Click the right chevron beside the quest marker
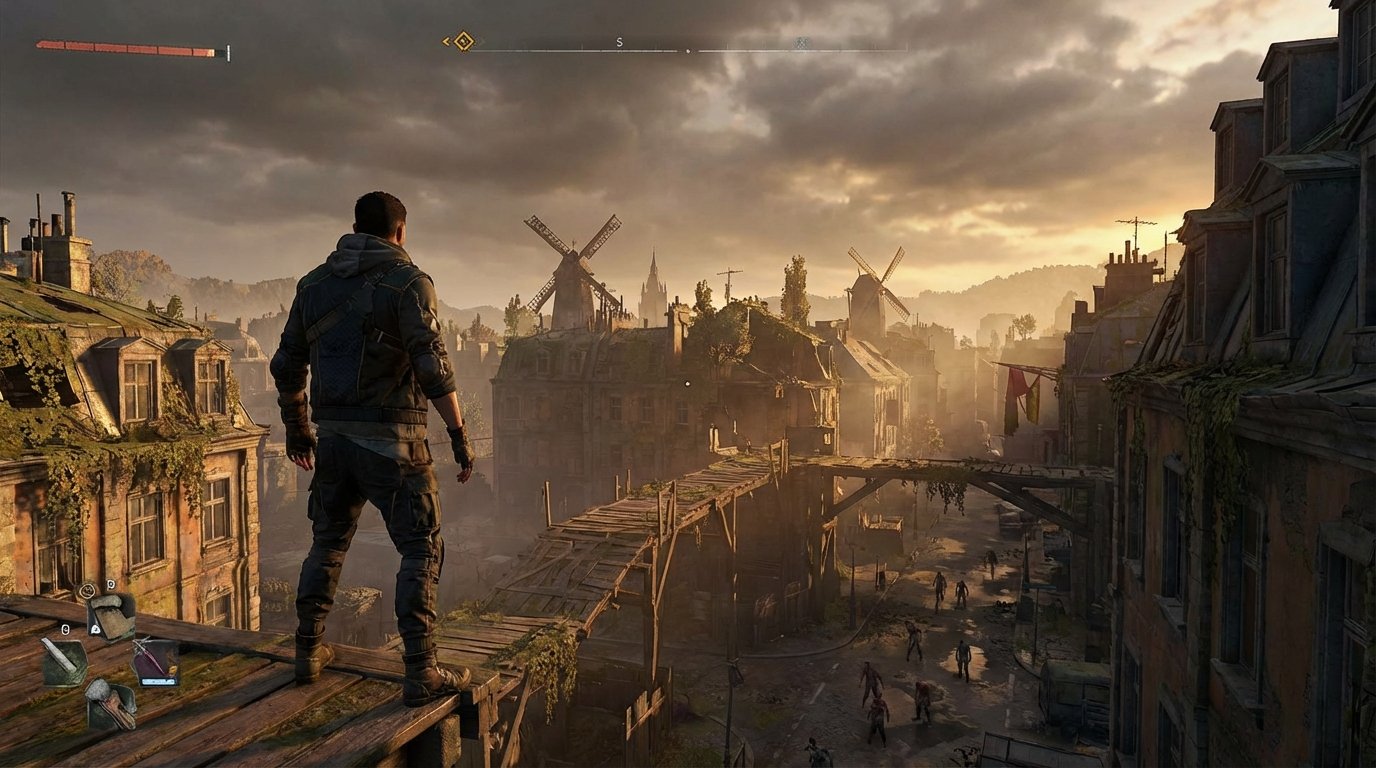Image resolution: width=1376 pixels, height=768 pixels. point(482,42)
